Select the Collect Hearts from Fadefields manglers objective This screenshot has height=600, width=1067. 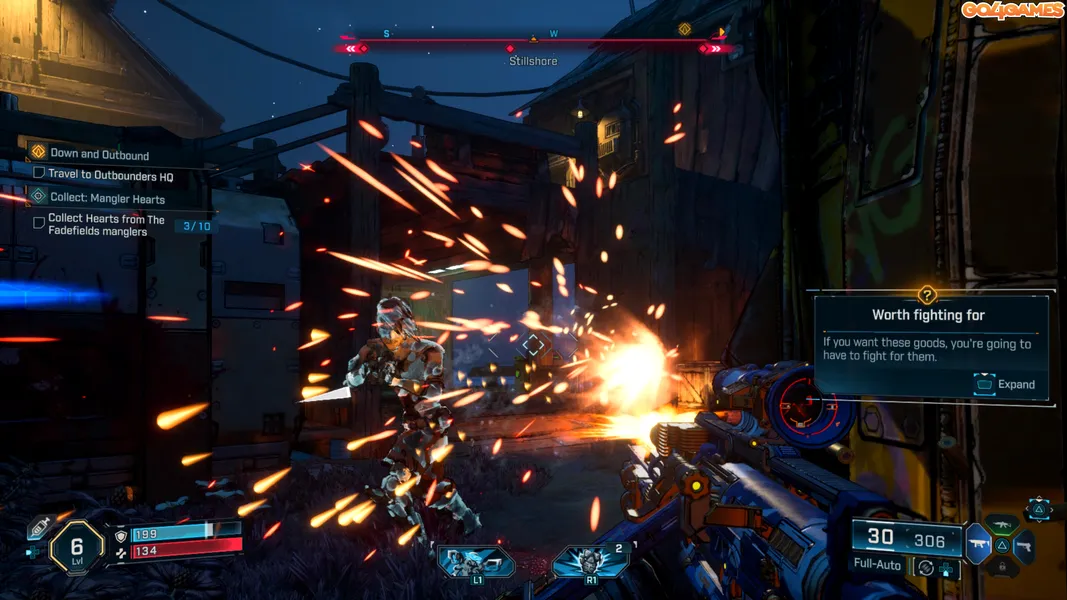[x=106, y=225]
